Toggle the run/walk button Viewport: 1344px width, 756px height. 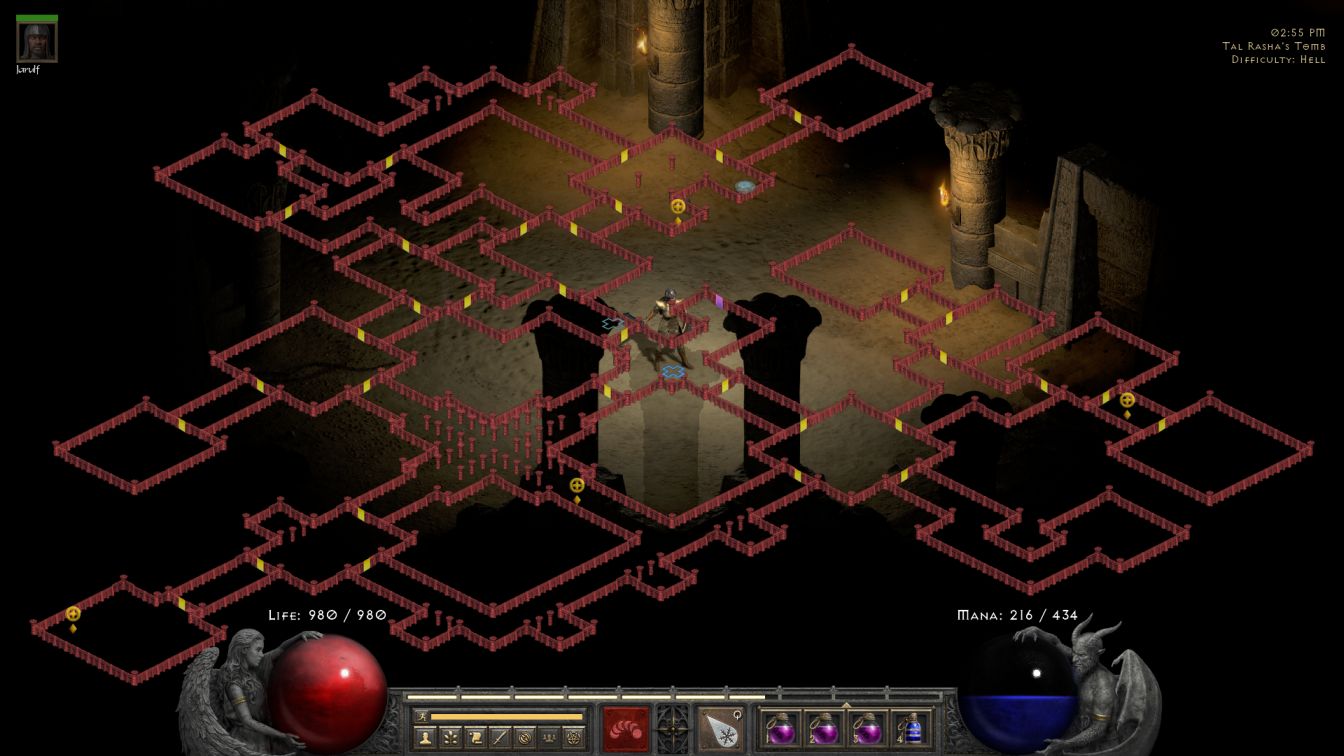pos(422,716)
